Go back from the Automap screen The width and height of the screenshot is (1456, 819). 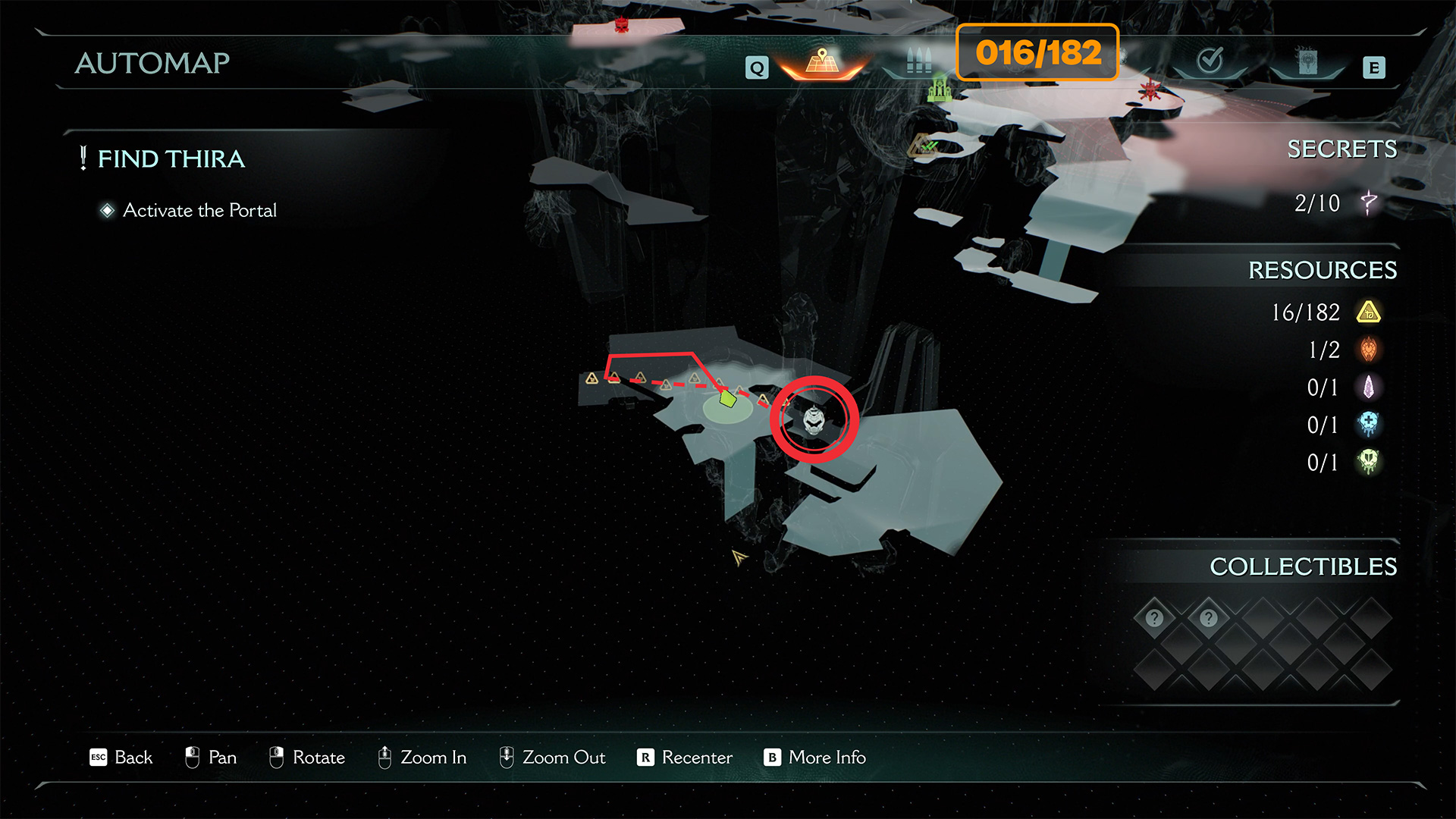coord(121,758)
